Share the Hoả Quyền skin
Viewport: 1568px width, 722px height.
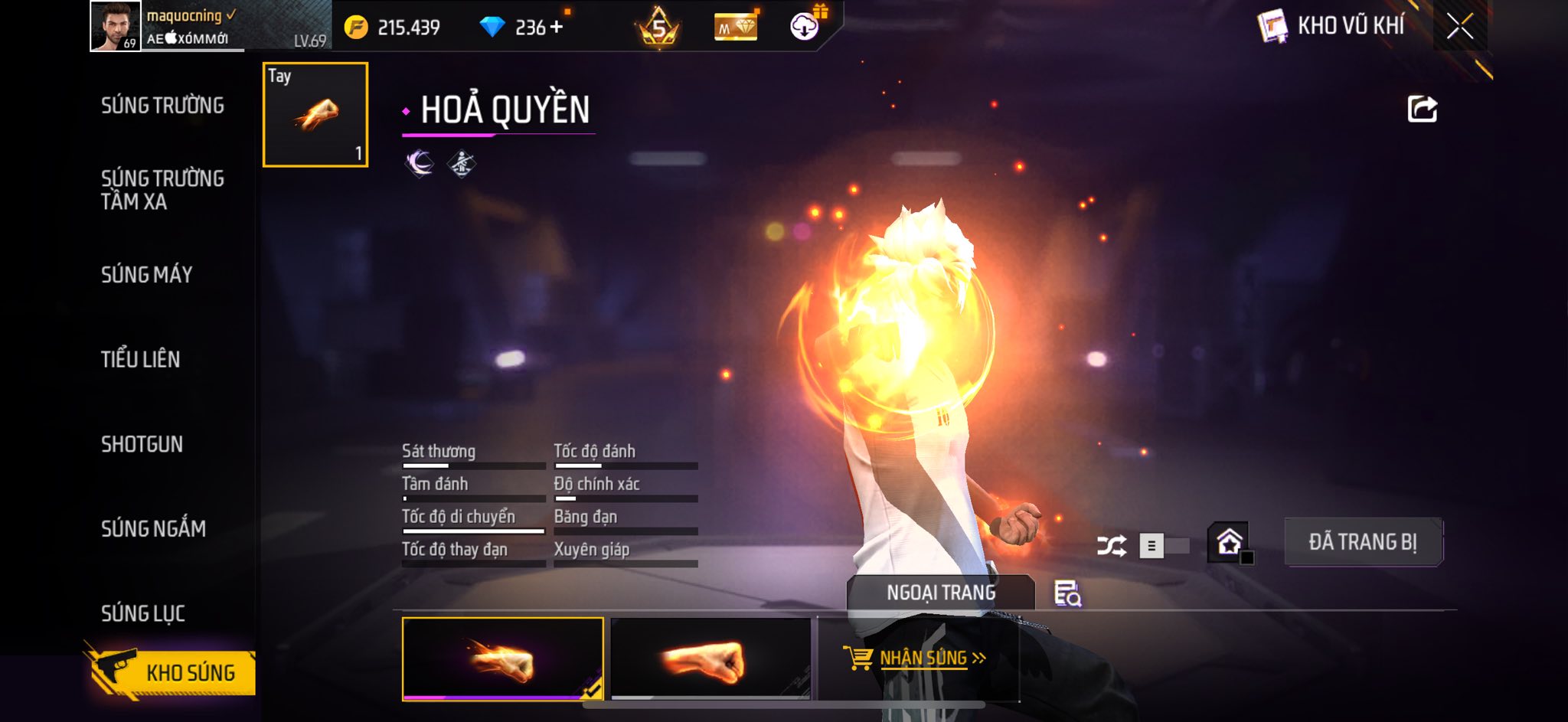click(1422, 109)
